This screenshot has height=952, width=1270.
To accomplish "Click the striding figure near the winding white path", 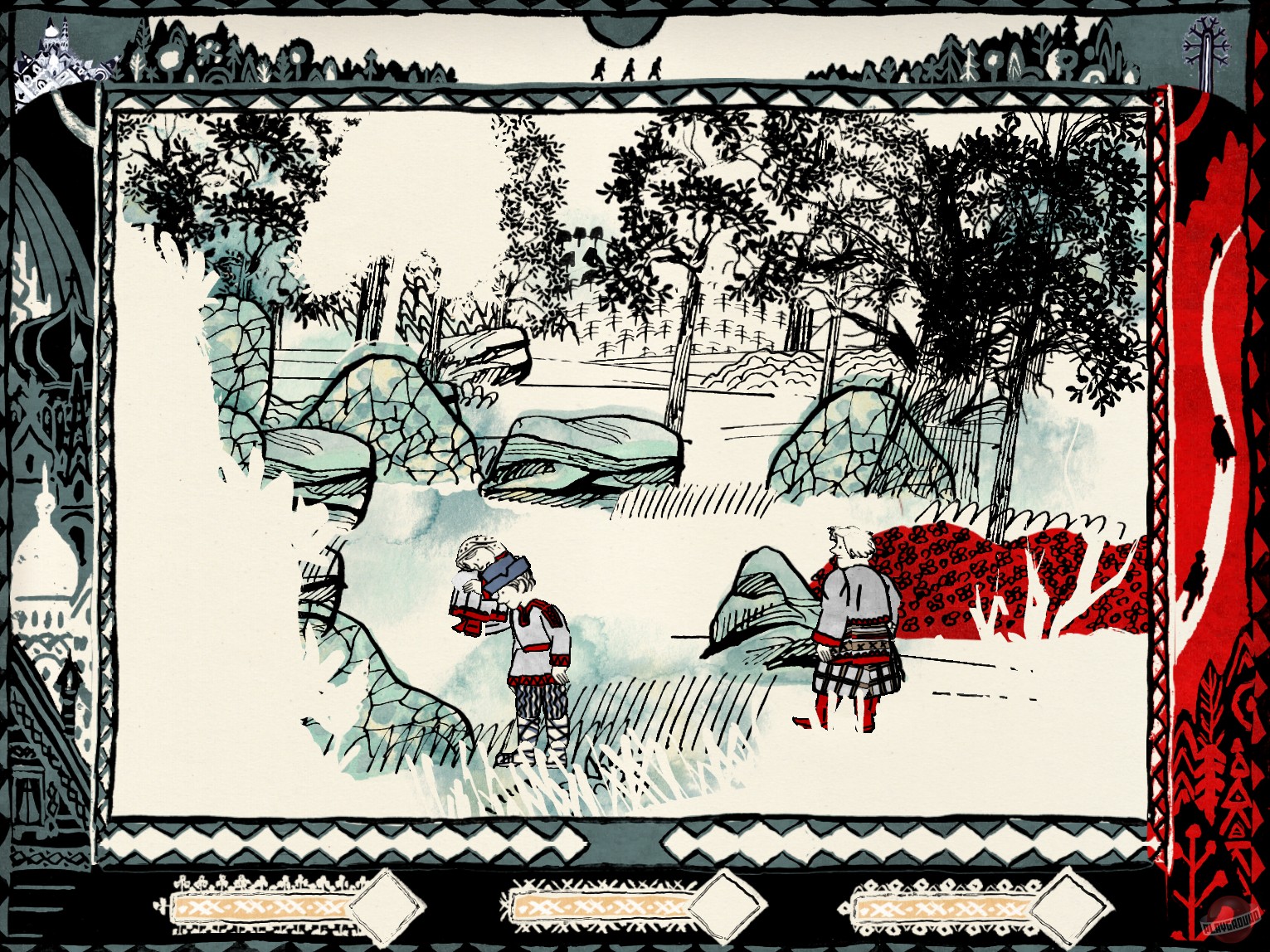I will tap(1195, 580).
